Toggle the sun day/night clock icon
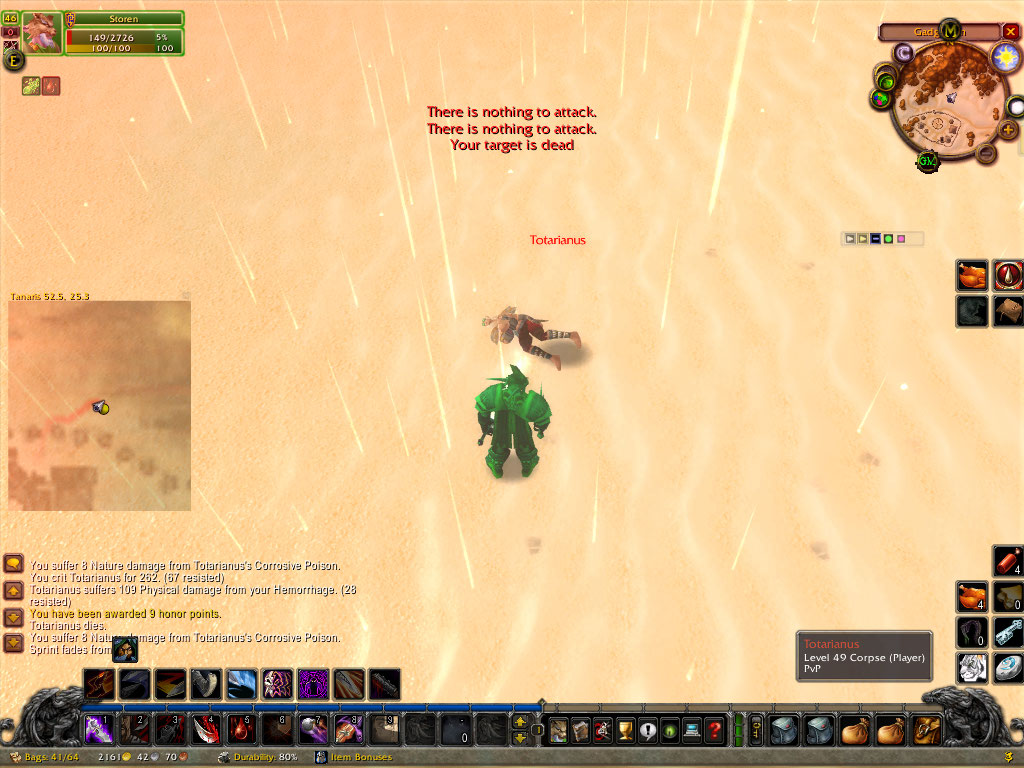The height and width of the screenshot is (768, 1024). 1004,57
